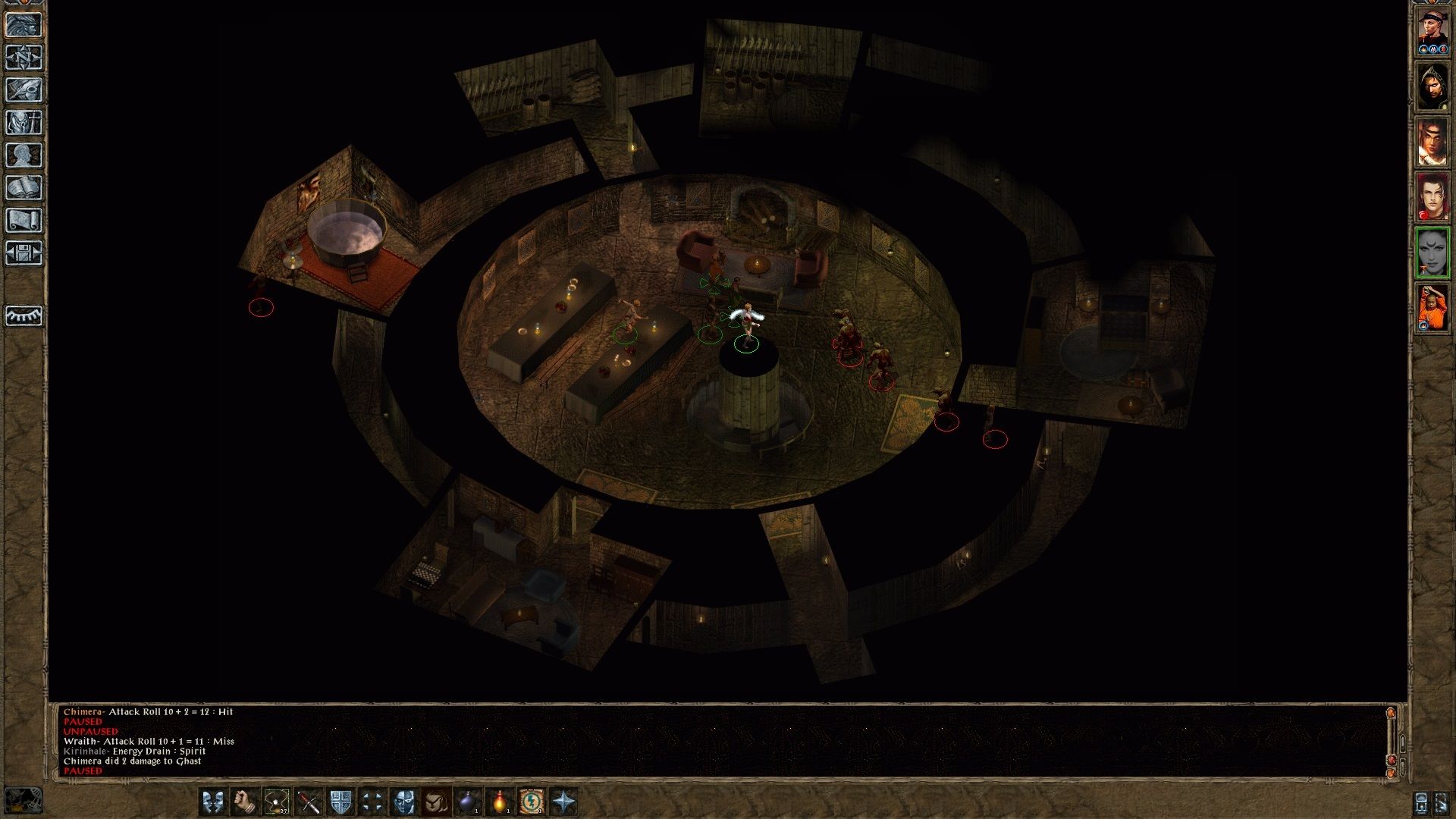This screenshot has width=1456, height=819.
Task: Select the hooded character portrait
Action: point(1432,86)
